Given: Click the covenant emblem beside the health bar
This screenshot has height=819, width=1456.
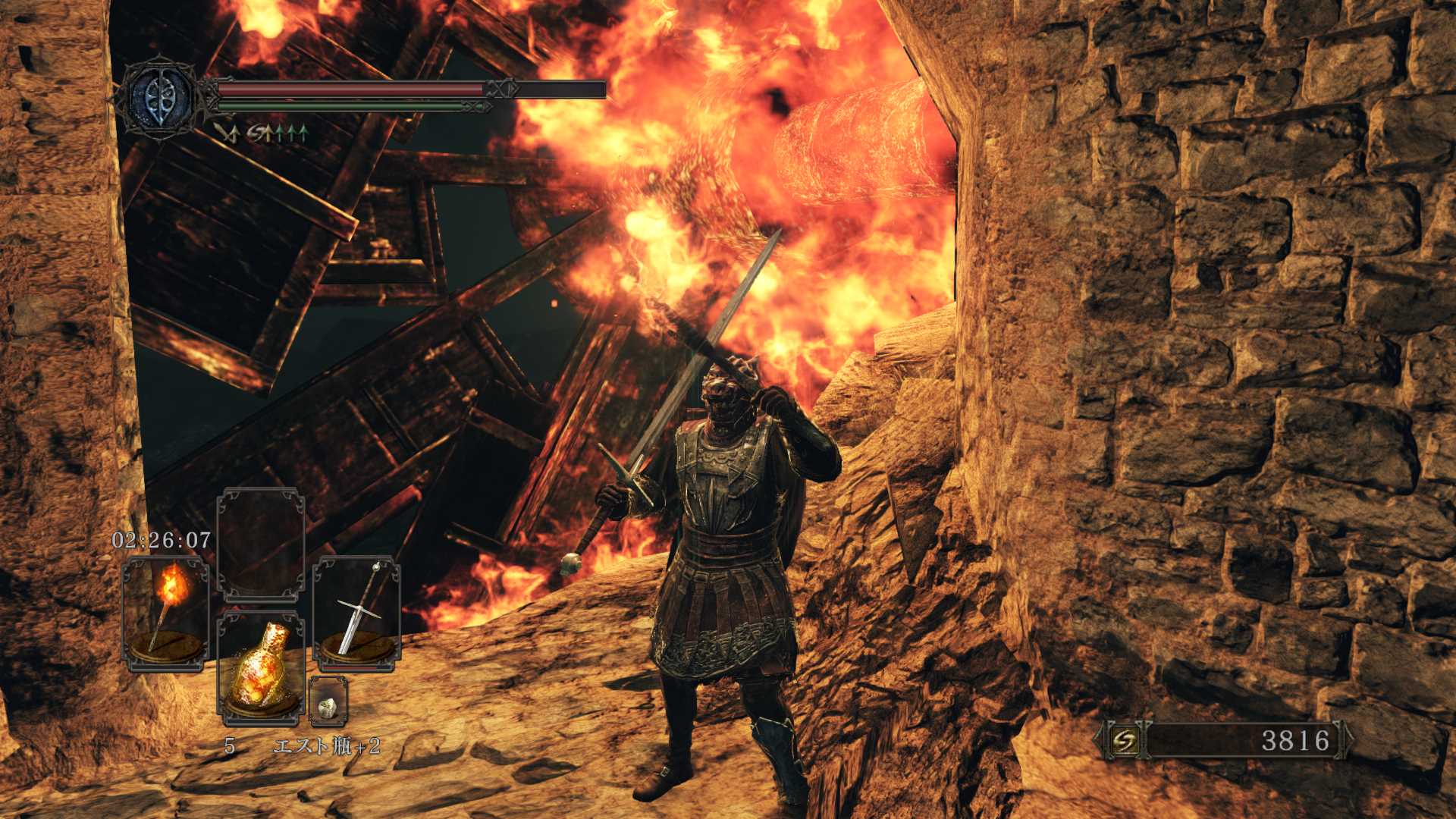Looking at the screenshot, I should (x=158, y=99).
